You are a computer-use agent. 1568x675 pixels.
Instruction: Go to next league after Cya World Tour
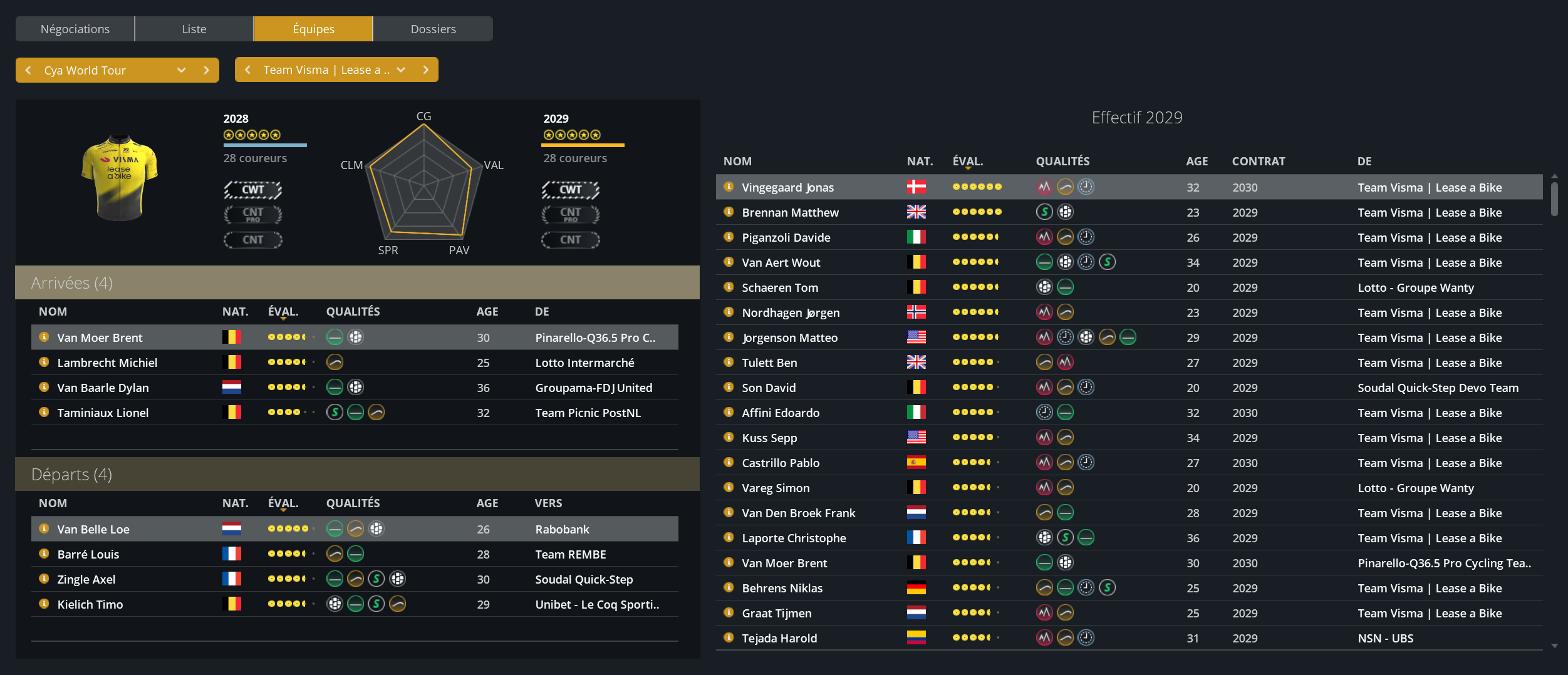[206, 70]
